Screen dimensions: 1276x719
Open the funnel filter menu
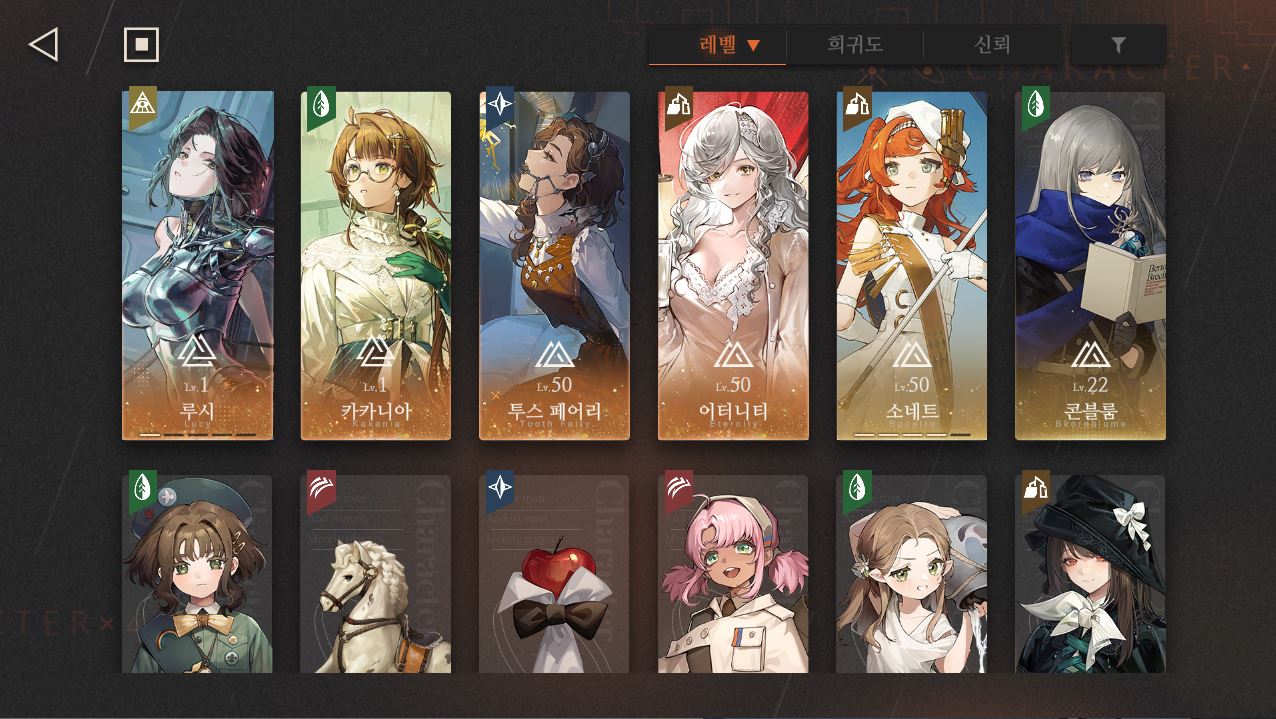pos(1118,45)
